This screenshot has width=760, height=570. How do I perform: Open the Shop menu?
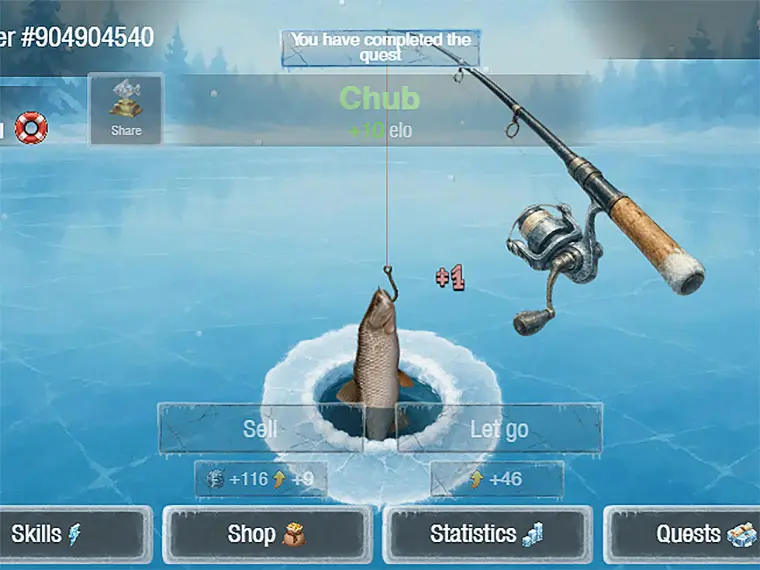tap(266, 535)
